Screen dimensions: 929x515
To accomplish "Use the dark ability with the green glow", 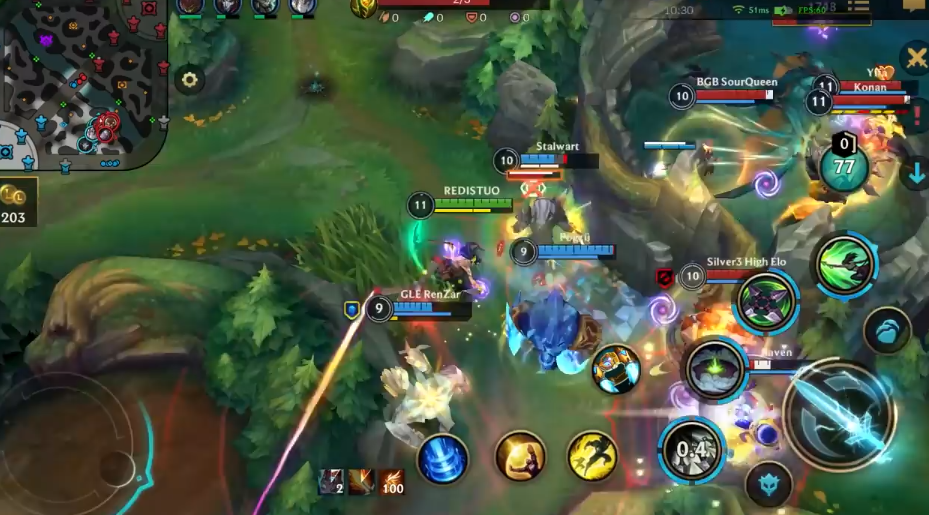I will pyautogui.click(x=714, y=369).
